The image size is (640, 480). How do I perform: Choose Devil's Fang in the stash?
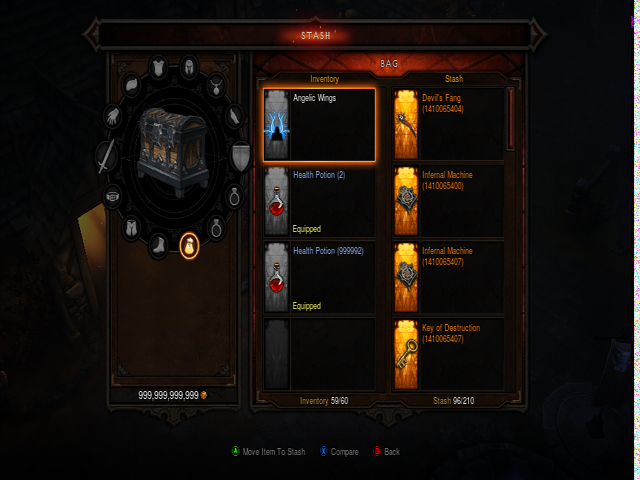click(449, 125)
